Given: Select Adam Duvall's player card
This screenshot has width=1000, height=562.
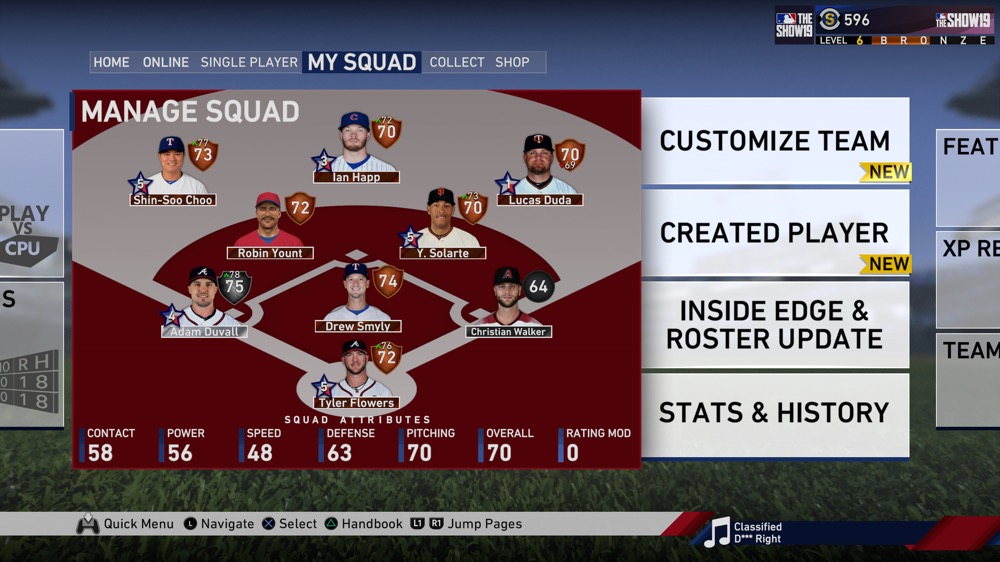Looking at the screenshot, I should pyautogui.click(x=205, y=305).
